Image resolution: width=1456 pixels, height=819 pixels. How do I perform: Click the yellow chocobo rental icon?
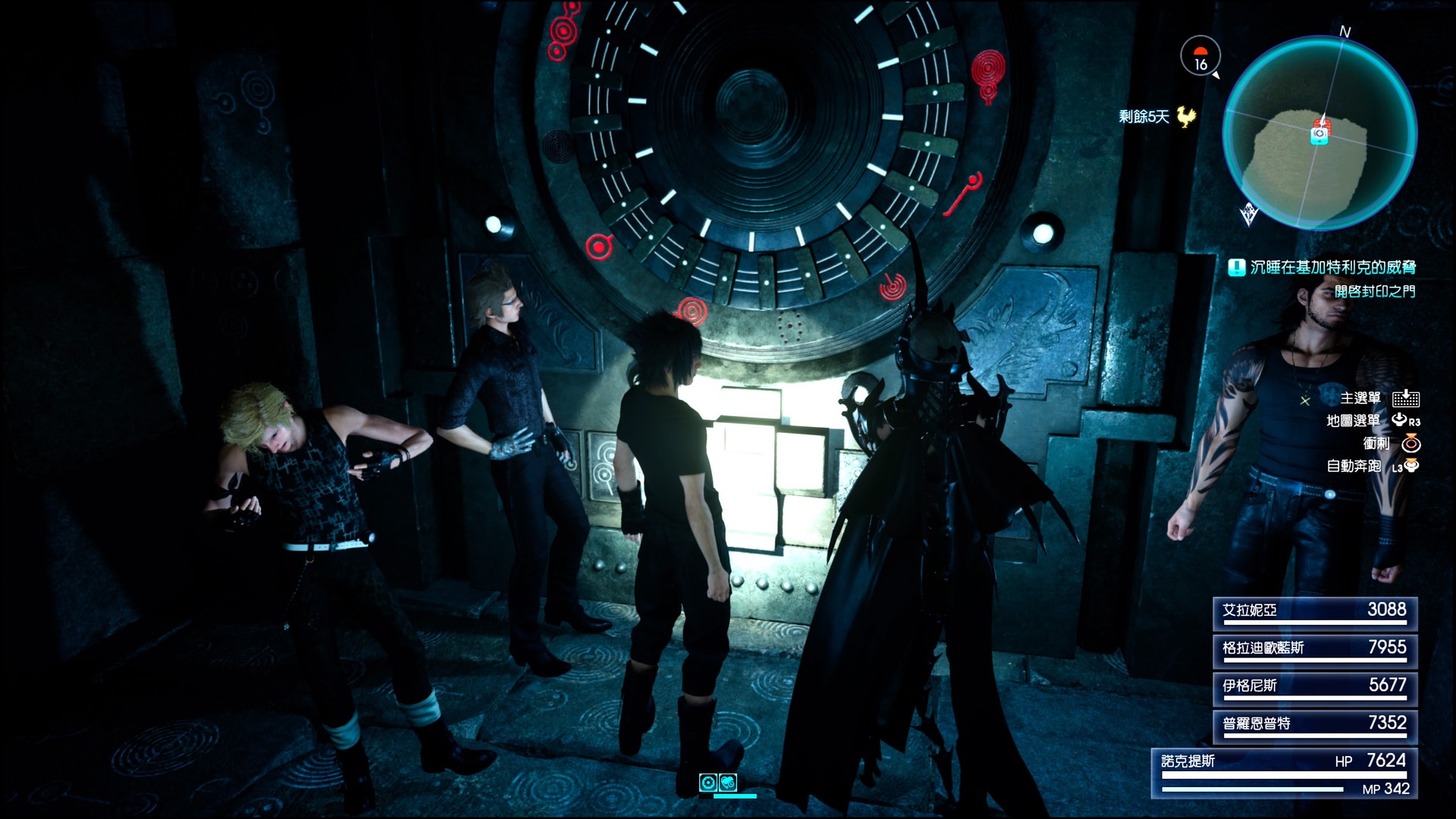(1186, 117)
